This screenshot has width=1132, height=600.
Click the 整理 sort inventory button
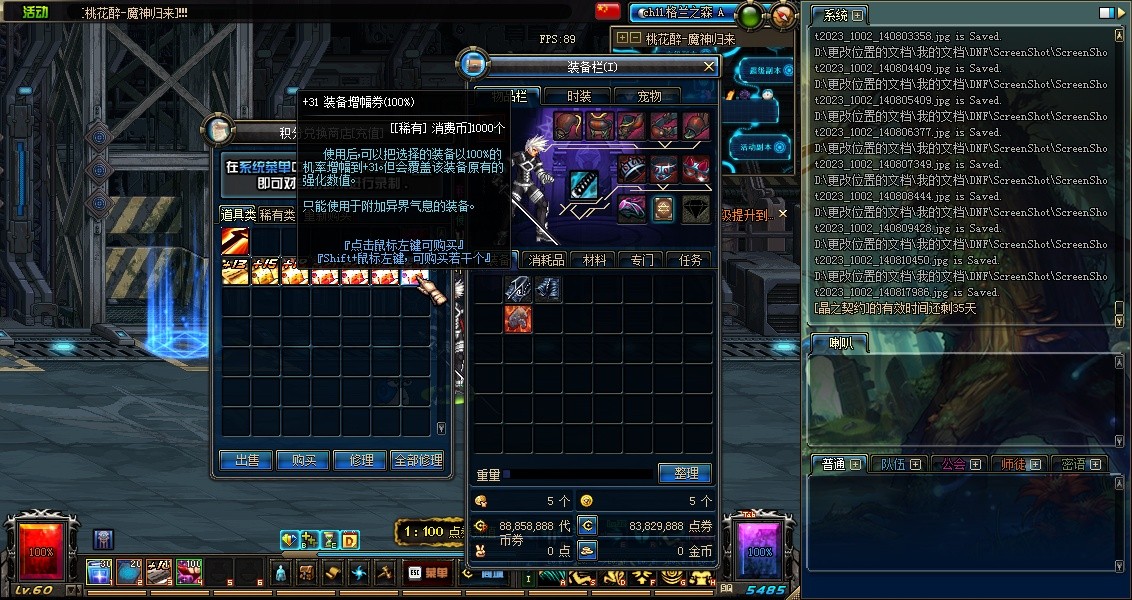(x=685, y=473)
